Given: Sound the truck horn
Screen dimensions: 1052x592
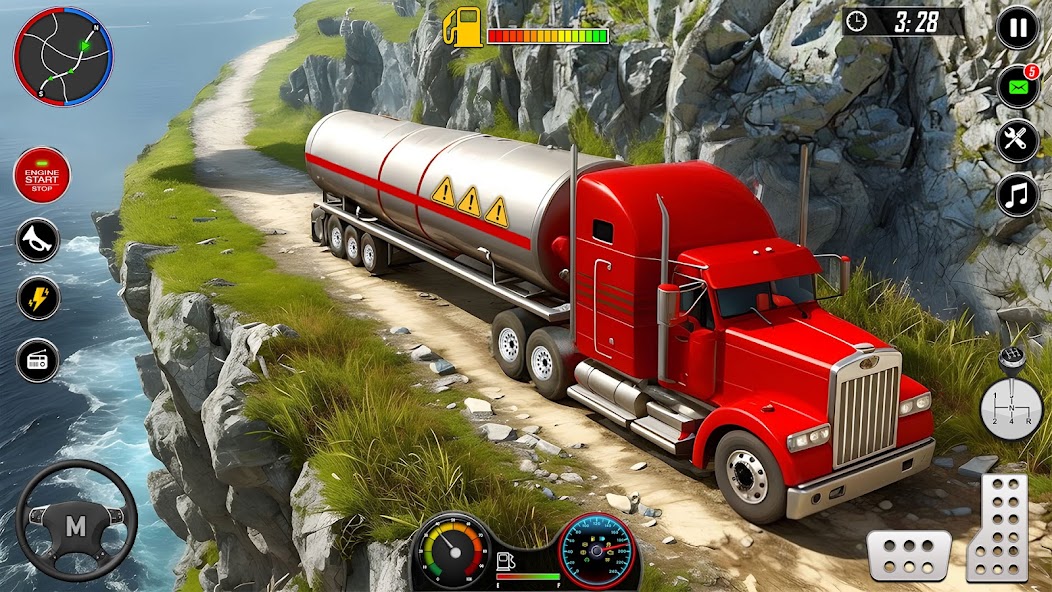Looking at the screenshot, I should point(38,240).
